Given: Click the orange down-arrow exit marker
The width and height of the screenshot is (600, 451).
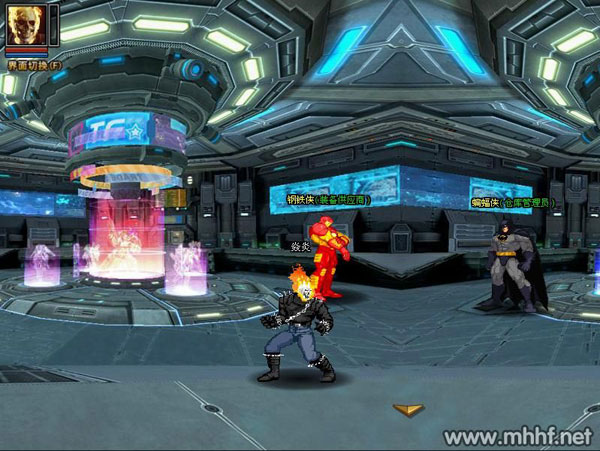Looking at the screenshot, I should click(x=405, y=409).
